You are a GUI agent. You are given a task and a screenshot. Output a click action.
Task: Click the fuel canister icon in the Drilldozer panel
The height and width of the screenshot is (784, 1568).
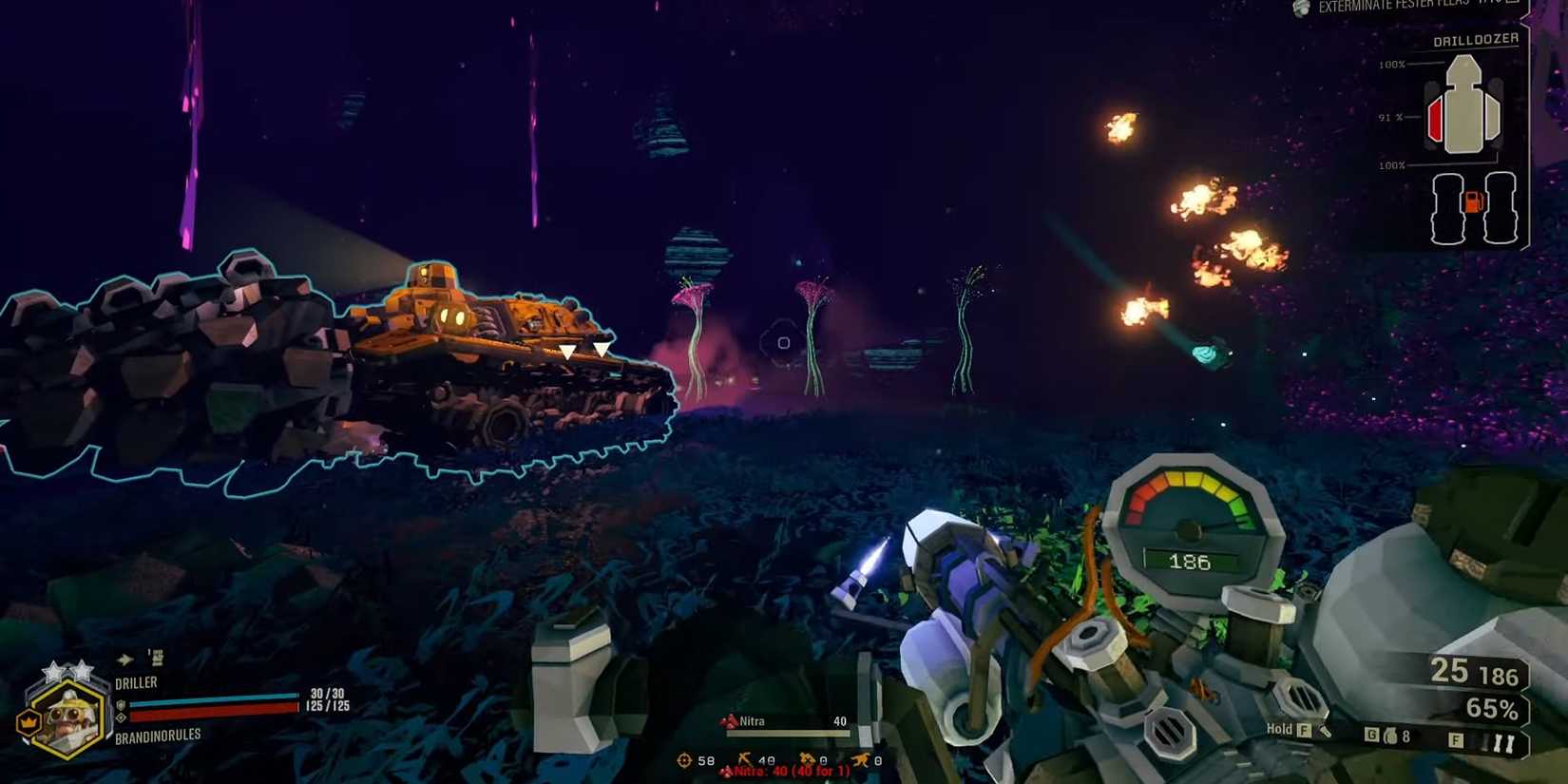tap(1474, 201)
